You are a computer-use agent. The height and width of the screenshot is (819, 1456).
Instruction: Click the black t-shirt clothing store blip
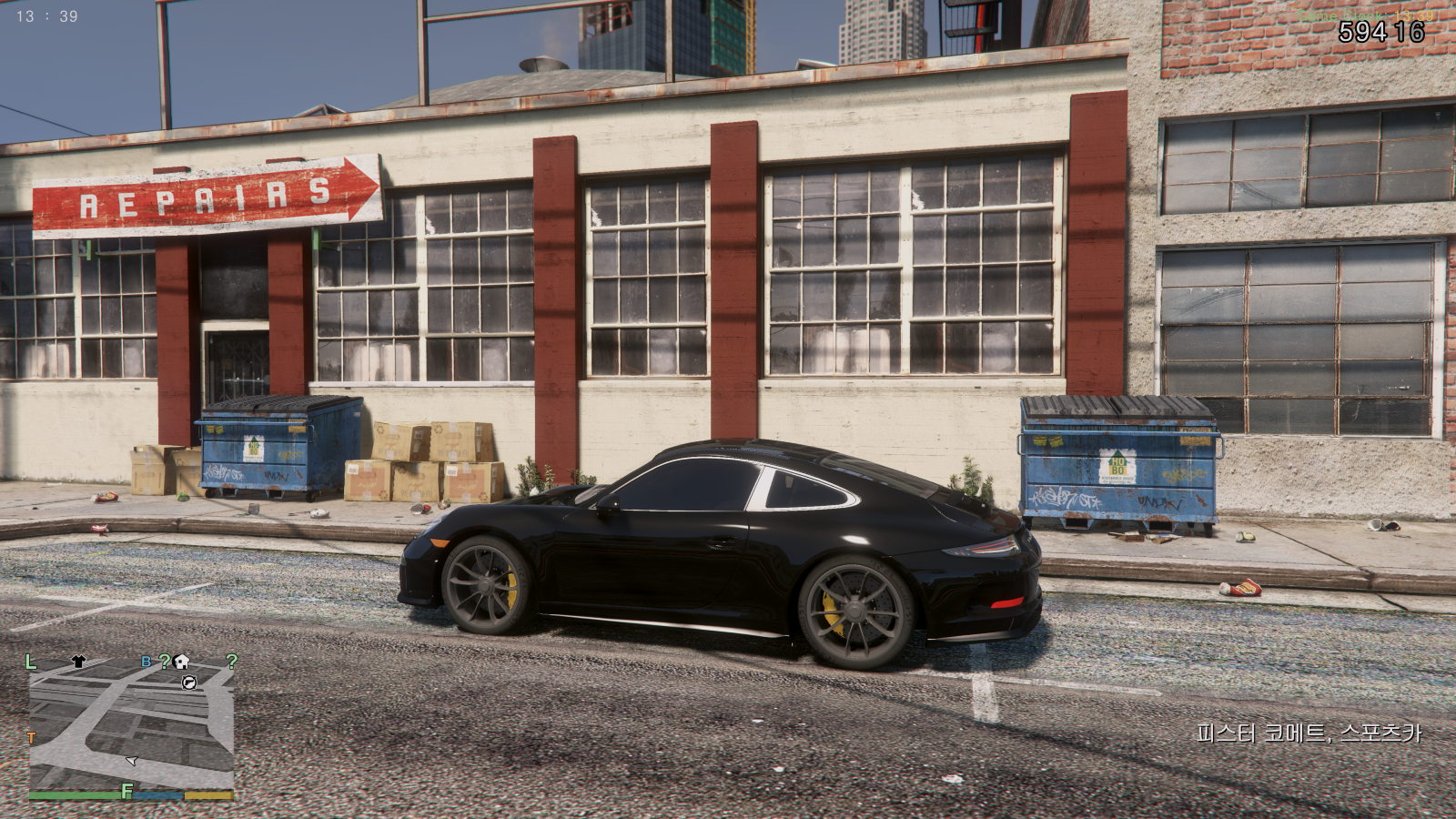coord(76,661)
